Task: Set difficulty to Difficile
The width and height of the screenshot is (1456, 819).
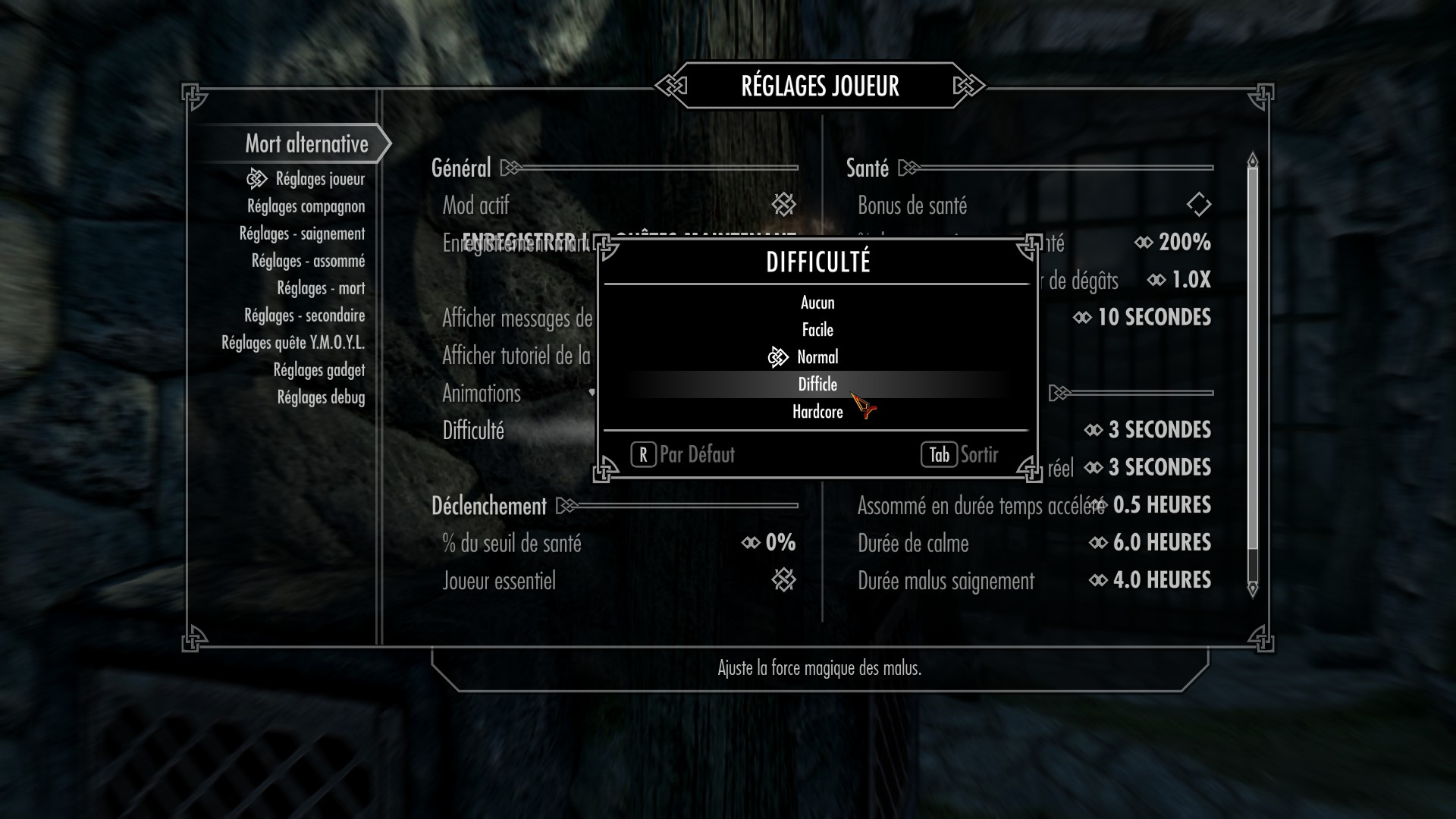Action: pos(817,384)
